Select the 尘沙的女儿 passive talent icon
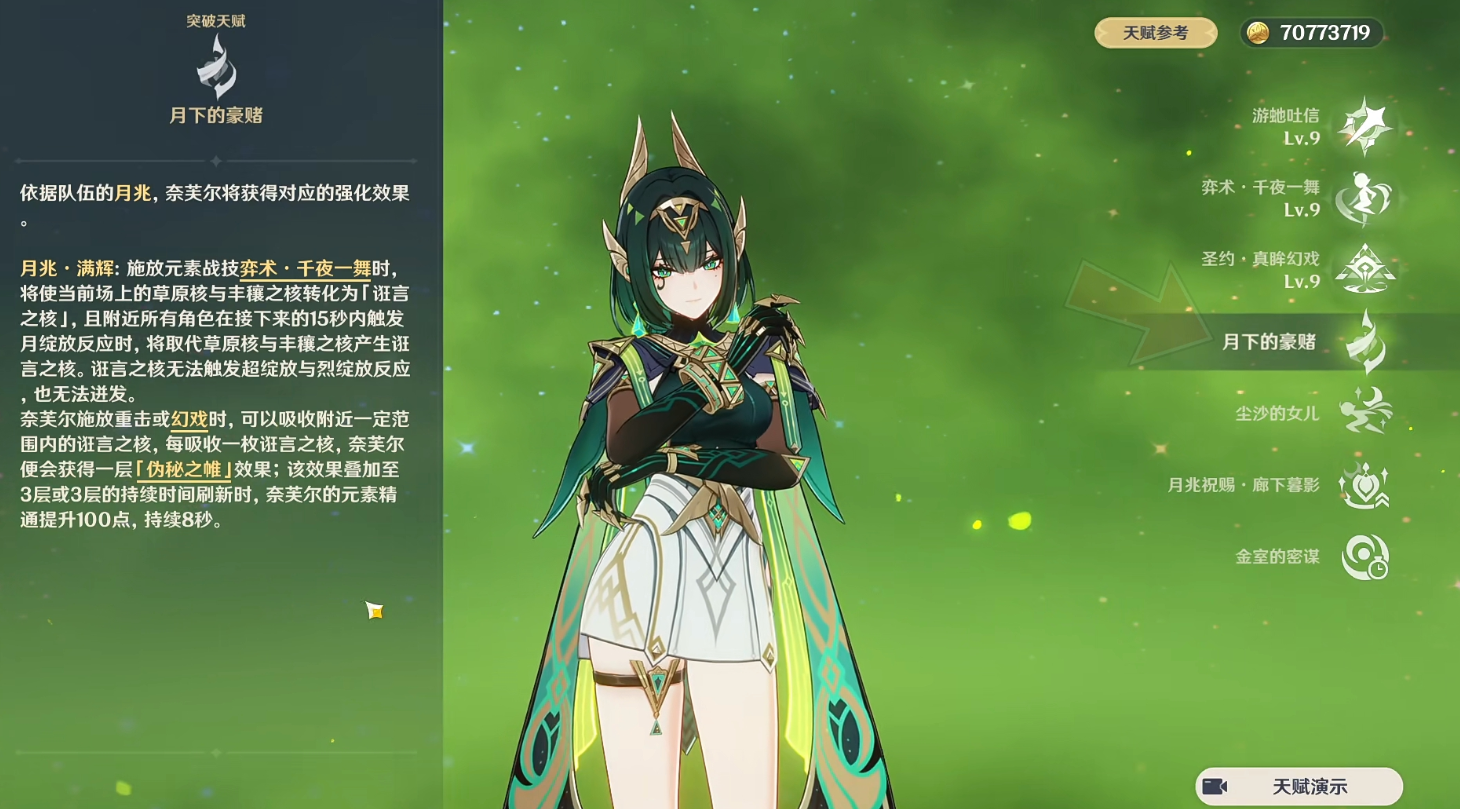This screenshot has height=809, width=1460. (1367, 411)
